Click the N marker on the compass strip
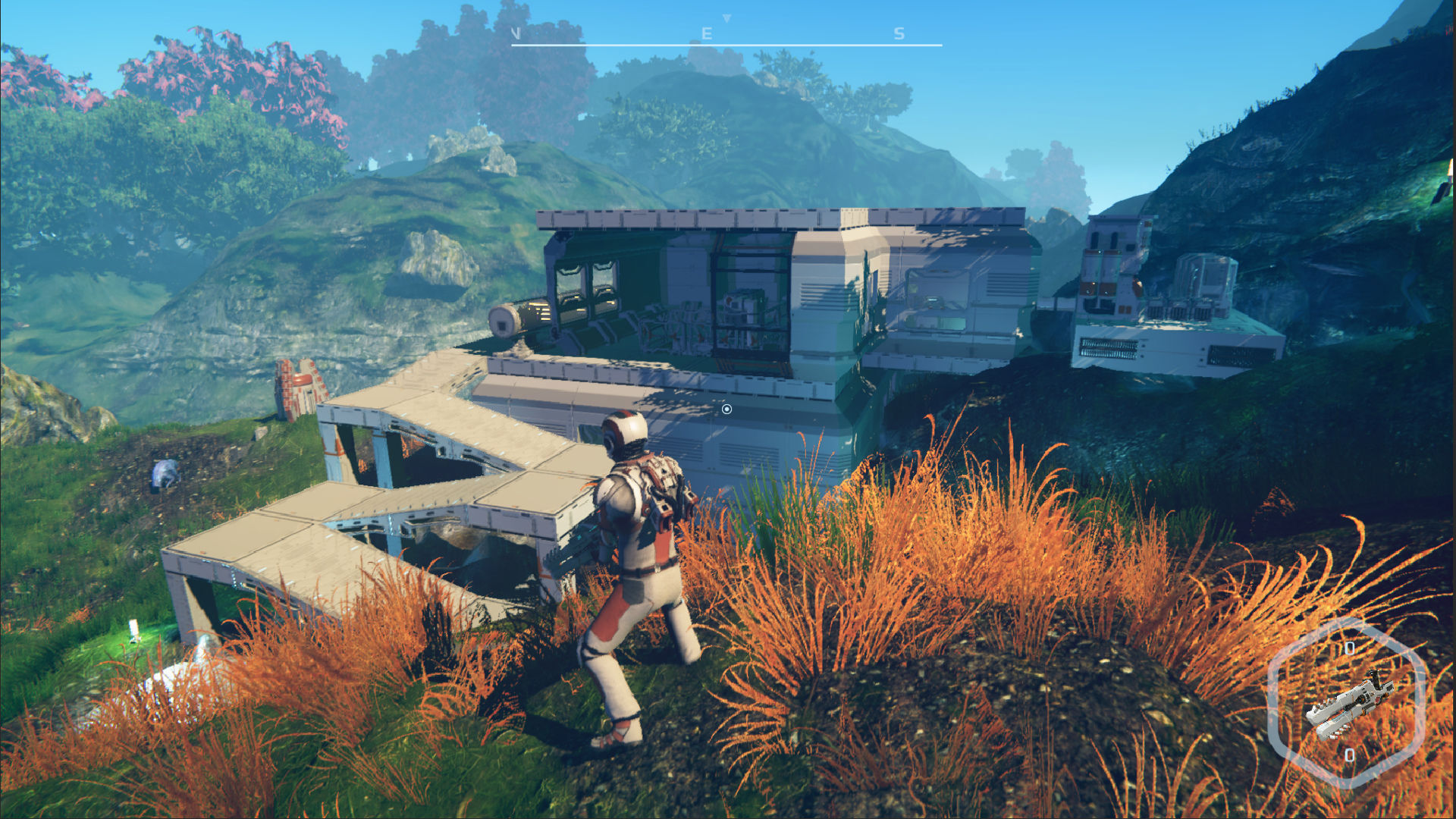This screenshot has width=1456, height=819. [x=518, y=33]
